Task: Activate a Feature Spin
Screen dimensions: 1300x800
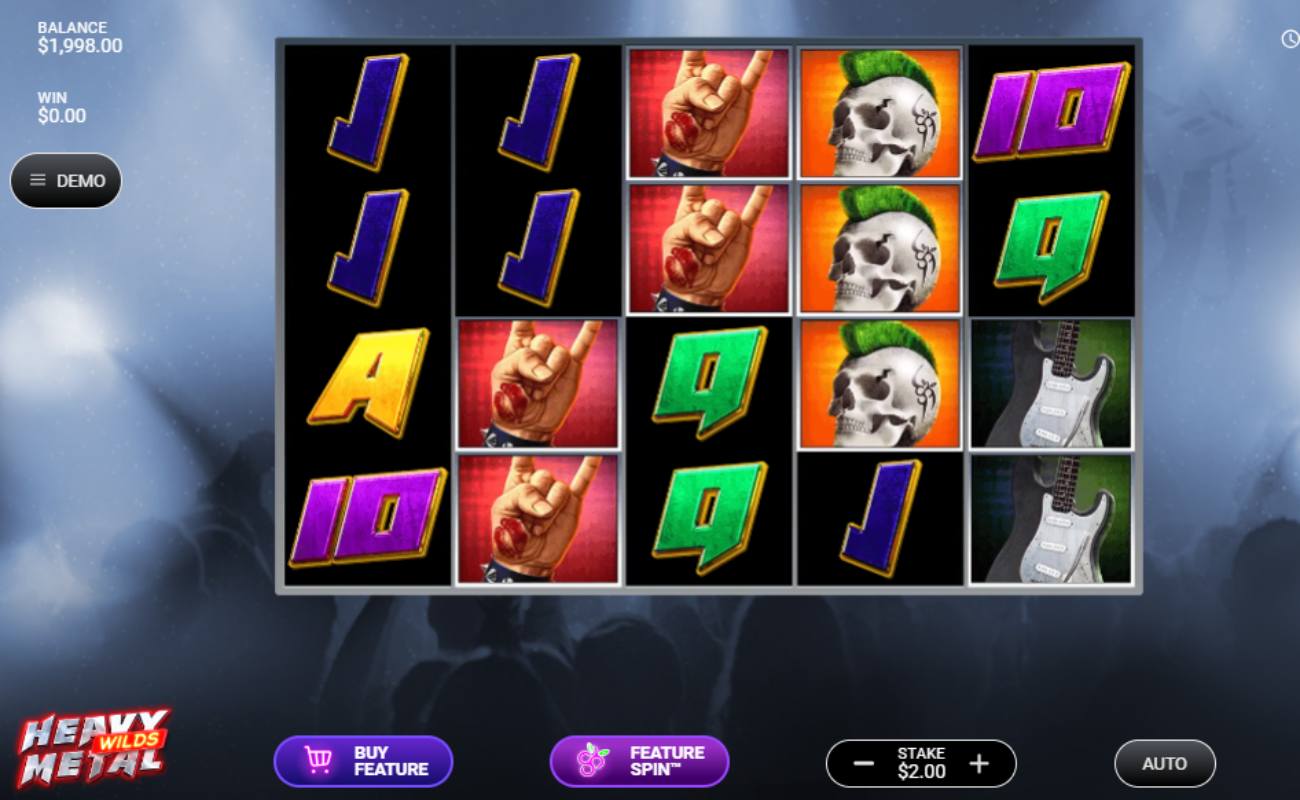Action: tap(640, 760)
